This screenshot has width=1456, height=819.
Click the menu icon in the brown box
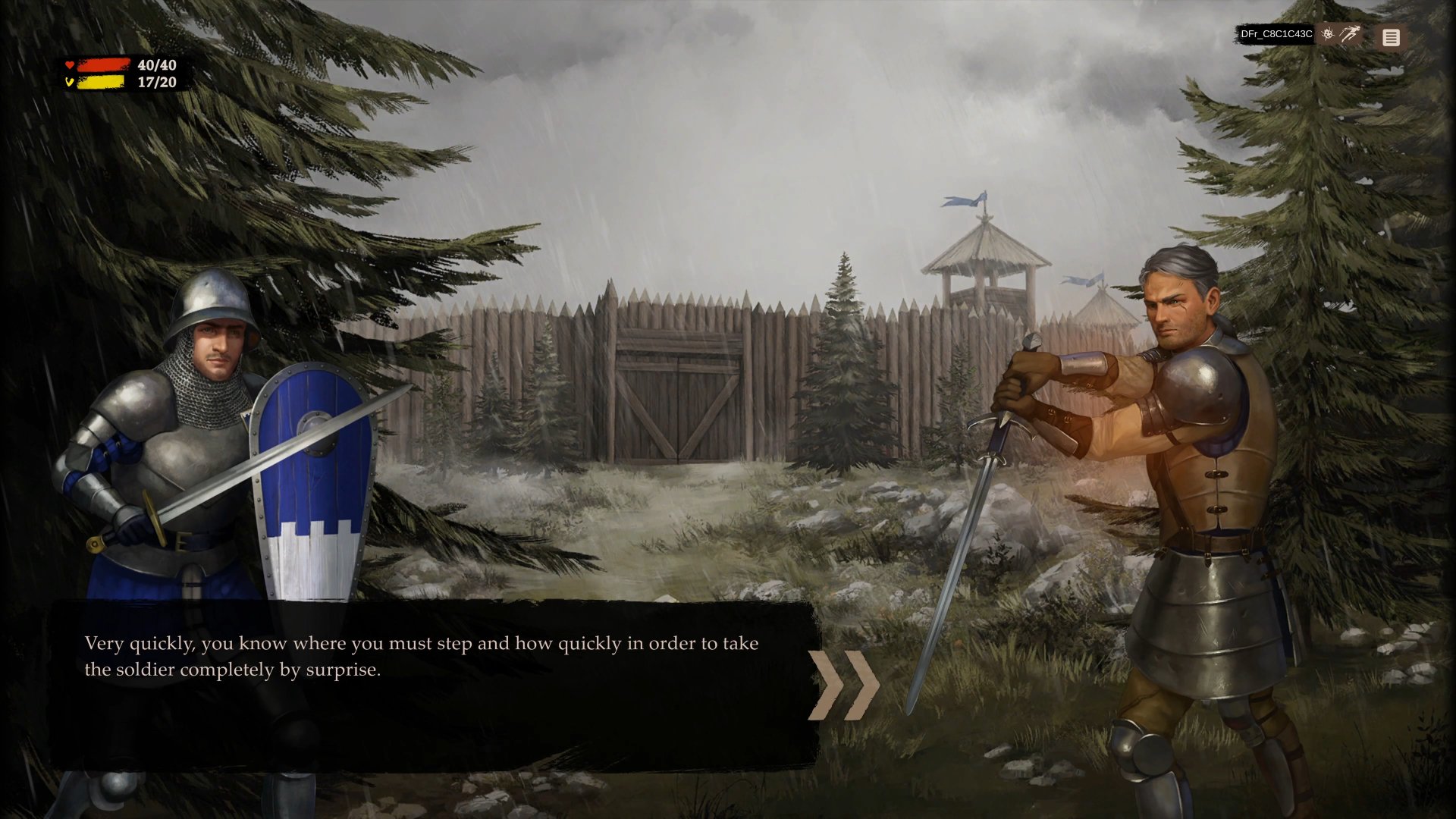click(1392, 37)
